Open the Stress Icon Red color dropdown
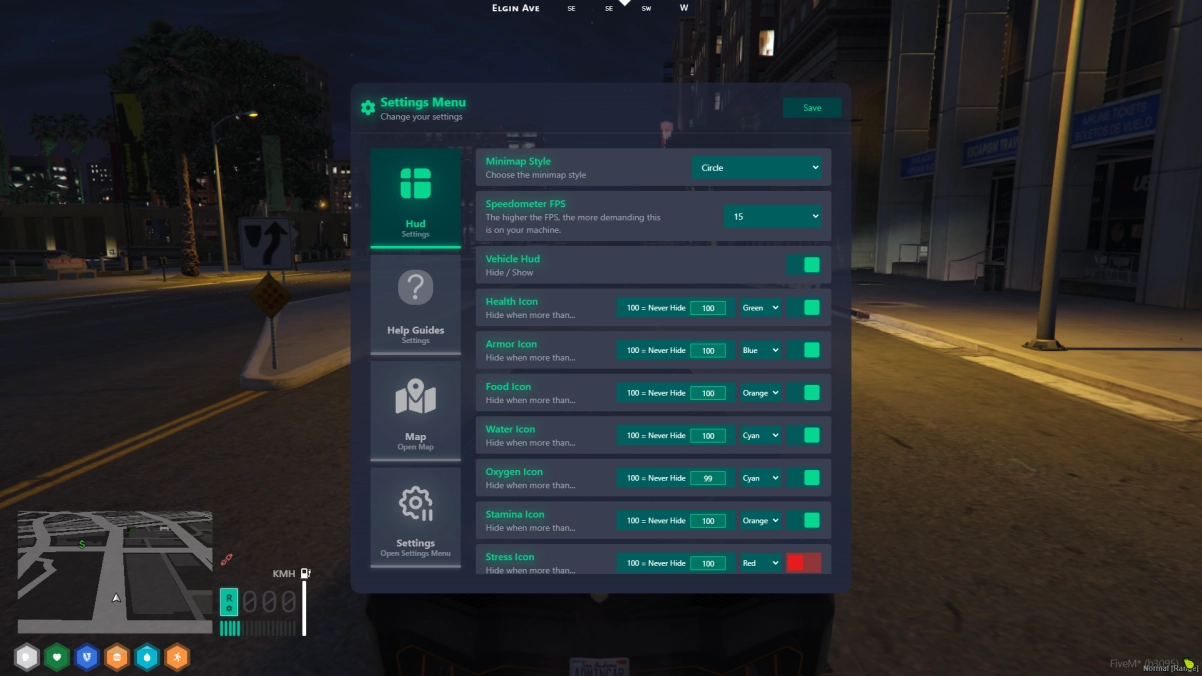1202x676 pixels. (x=760, y=564)
